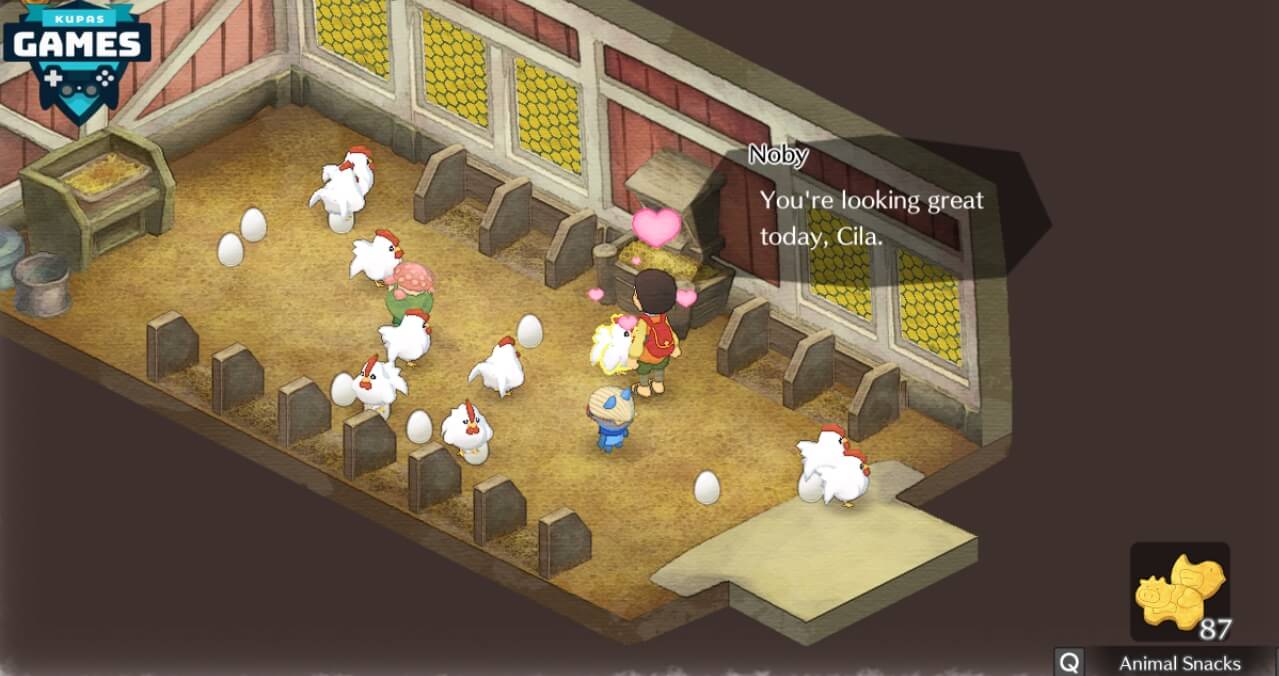This screenshot has width=1279, height=676.
Task: Click the Kupas Games channel logo
Action: pyautogui.click(x=76, y=50)
